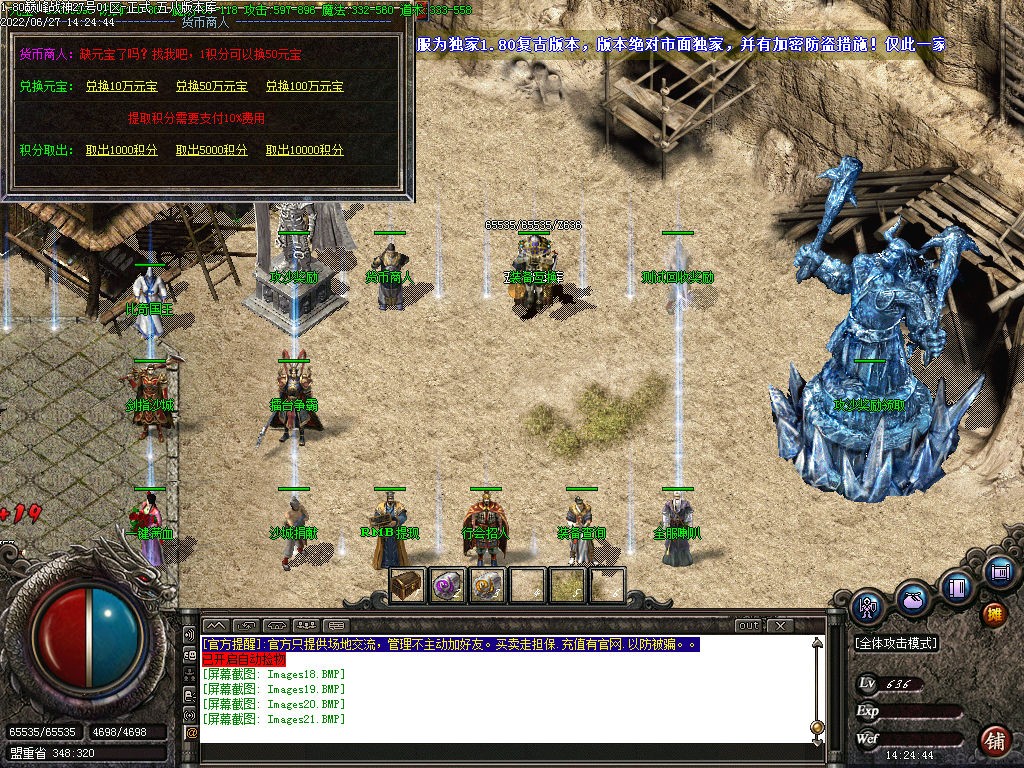Open the red 铺 shop button
The width and height of the screenshot is (1024, 768).
994,740
